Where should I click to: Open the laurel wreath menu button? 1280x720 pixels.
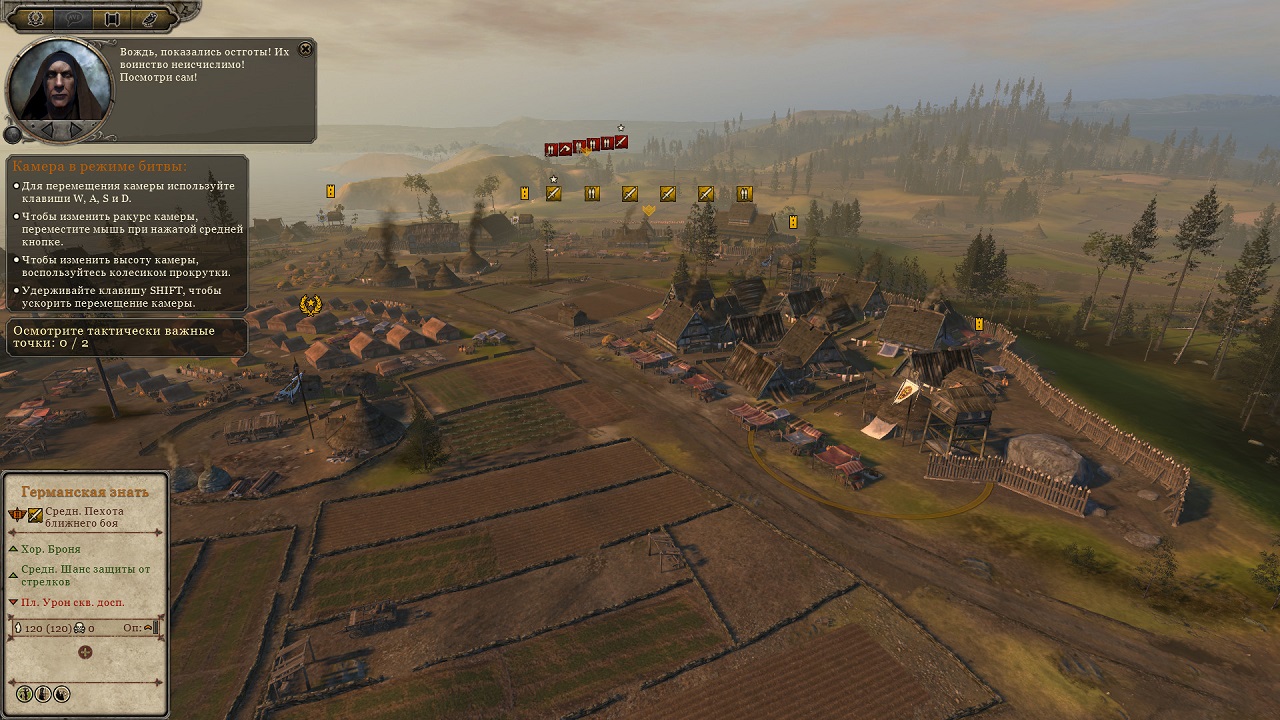(x=36, y=18)
